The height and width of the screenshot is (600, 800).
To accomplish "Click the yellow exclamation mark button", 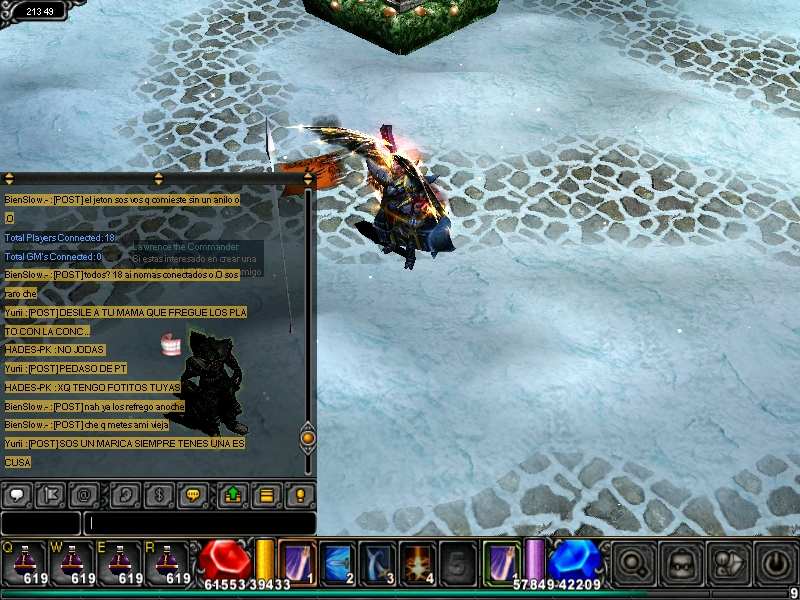I will coord(299,494).
